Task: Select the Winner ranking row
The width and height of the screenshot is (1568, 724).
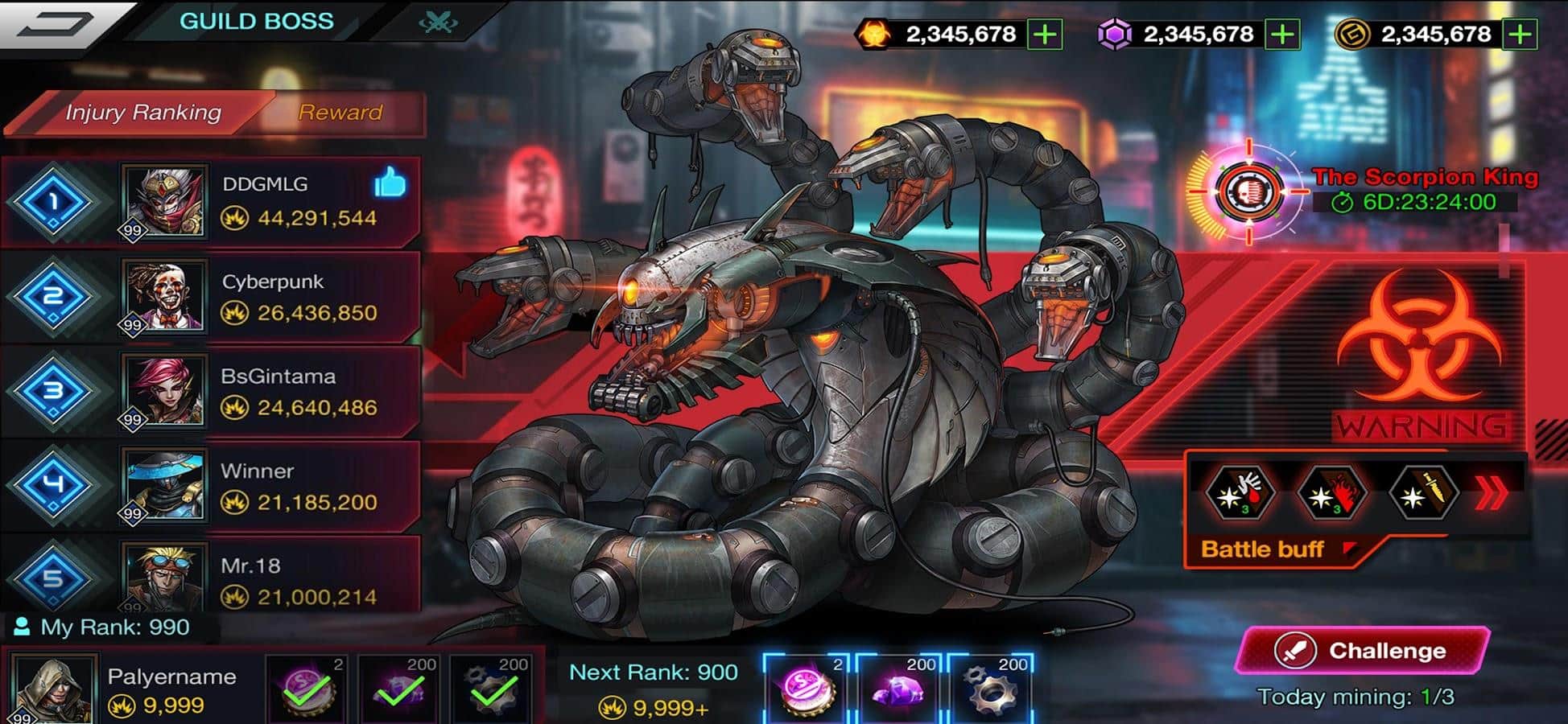Action: pyautogui.click(x=274, y=486)
